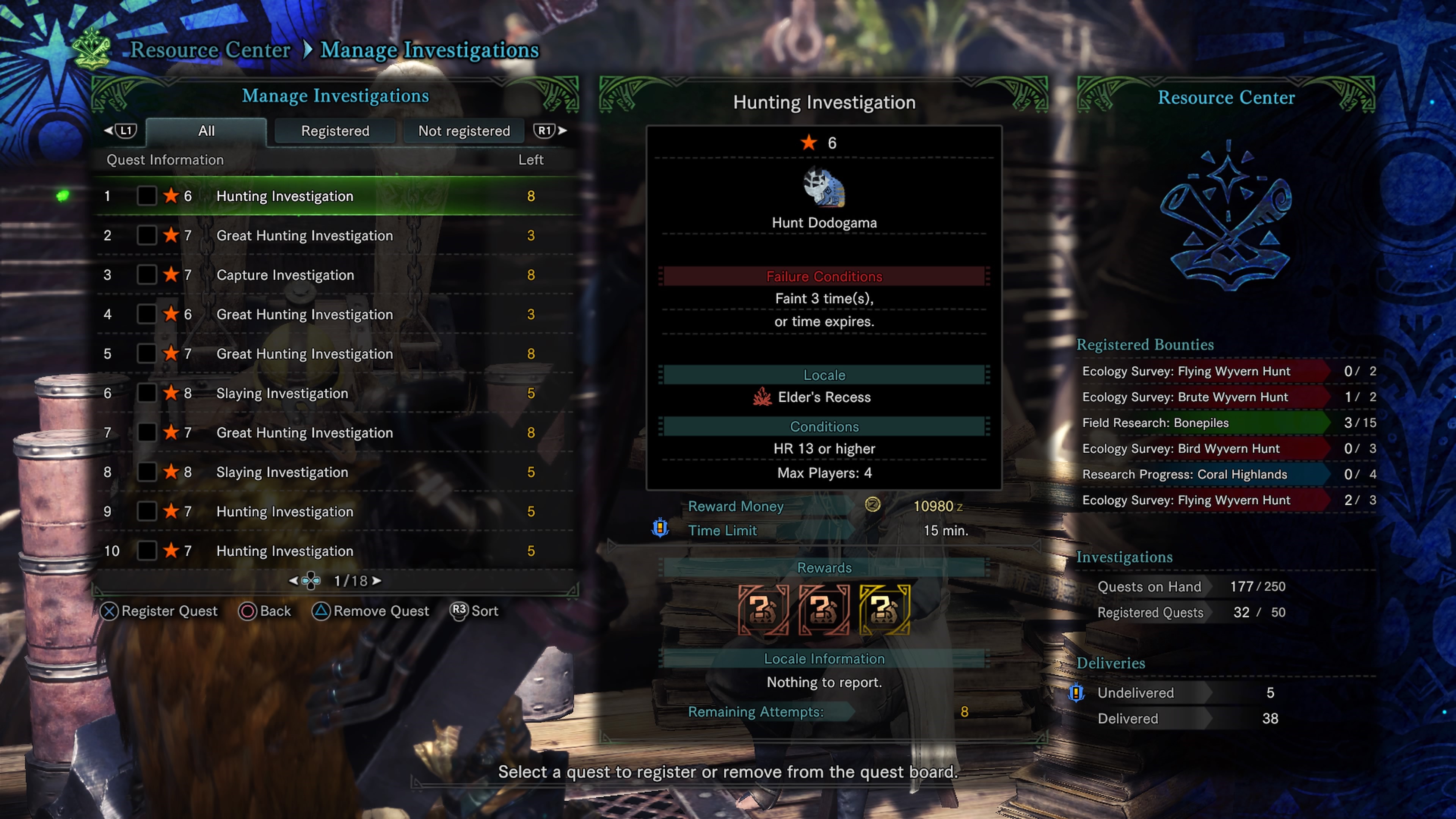Viewport: 1456px width, 819px height.
Task: Select the 6-star Hunting Investigation in row 1
Action: (x=284, y=196)
